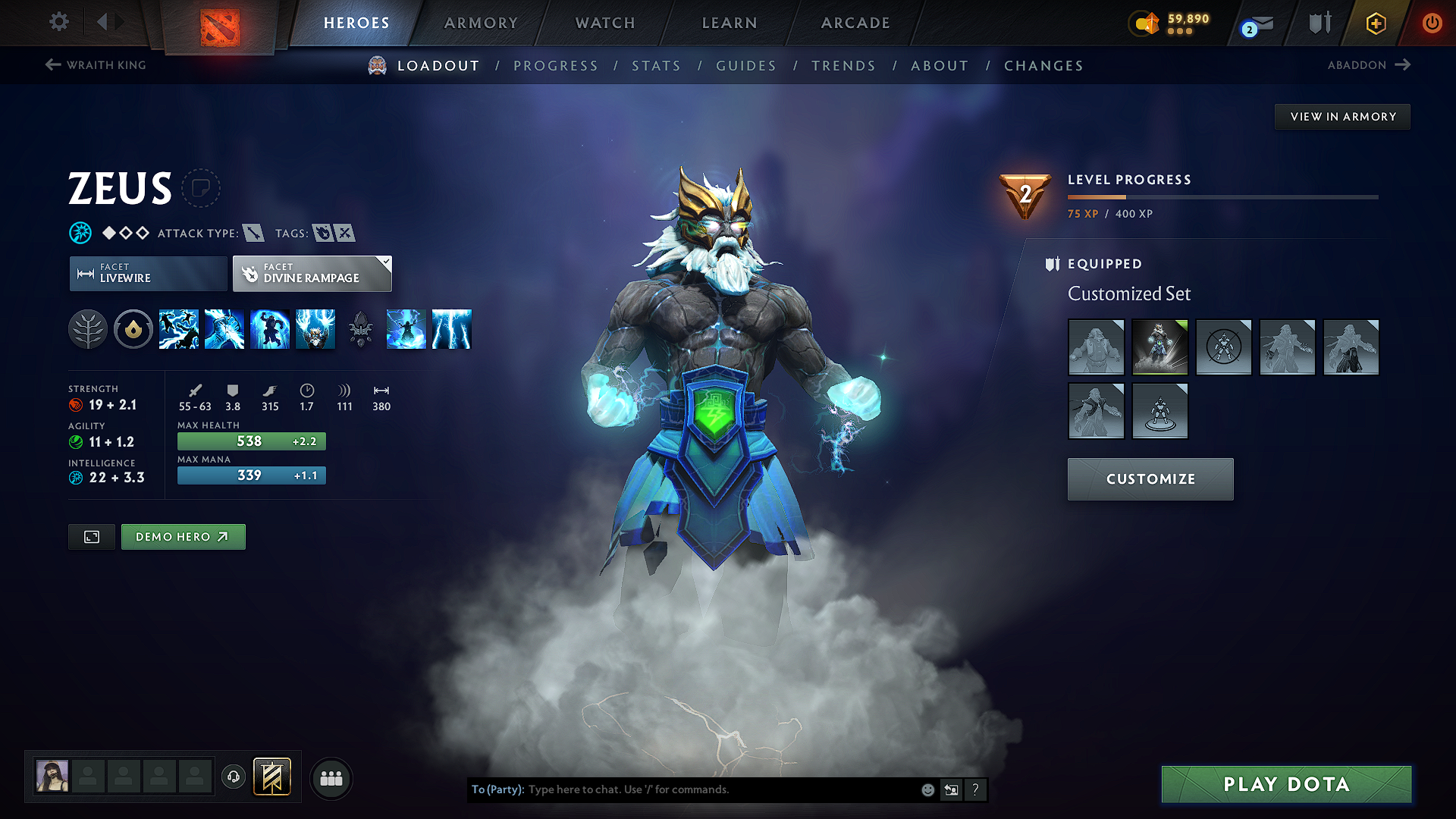Image resolution: width=1456 pixels, height=819 pixels.
Task: Select the Livewire facet
Action: pyautogui.click(x=147, y=274)
